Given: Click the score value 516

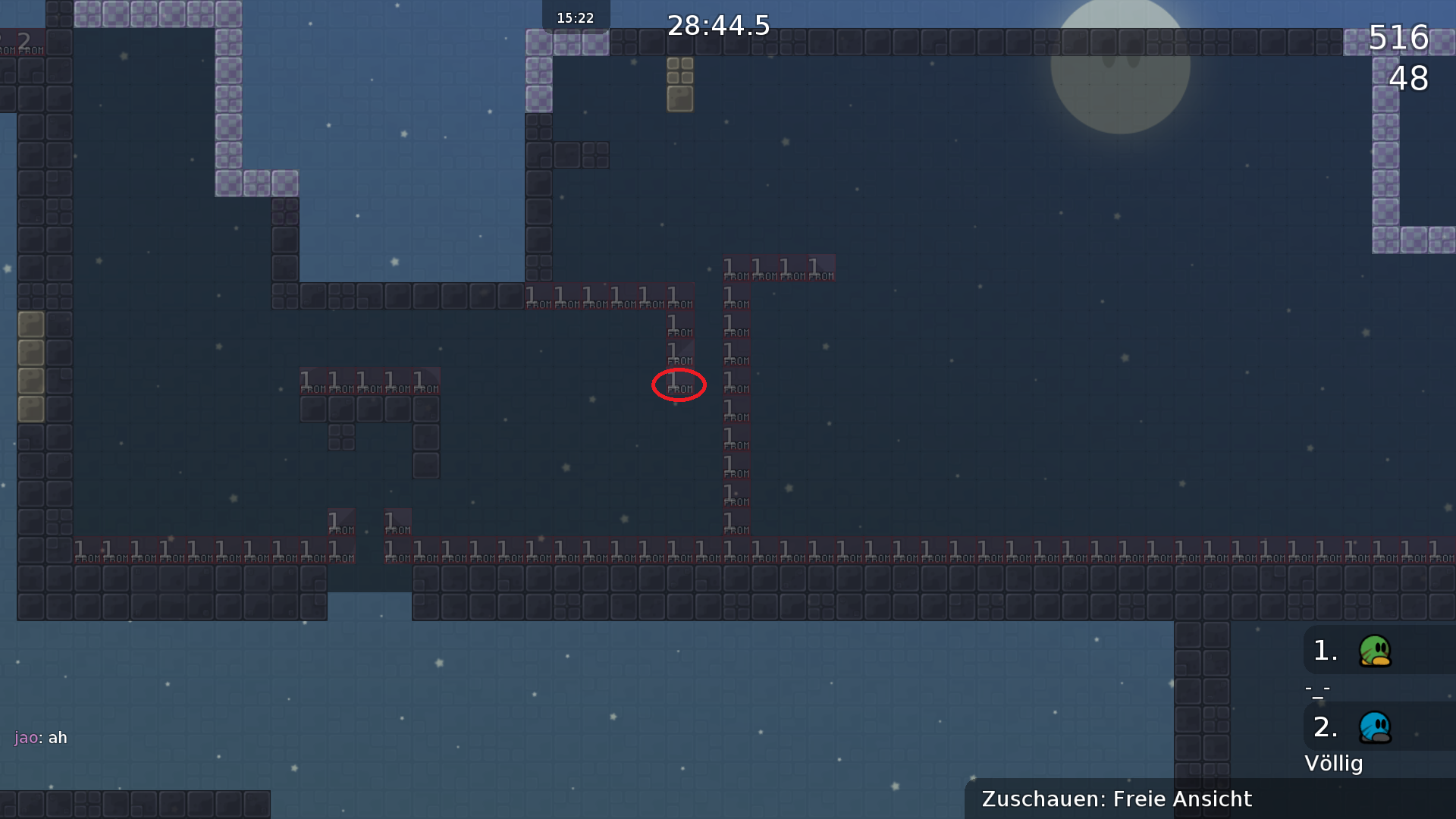Looking at the screenshot, I should click(x=1399, y=39).
